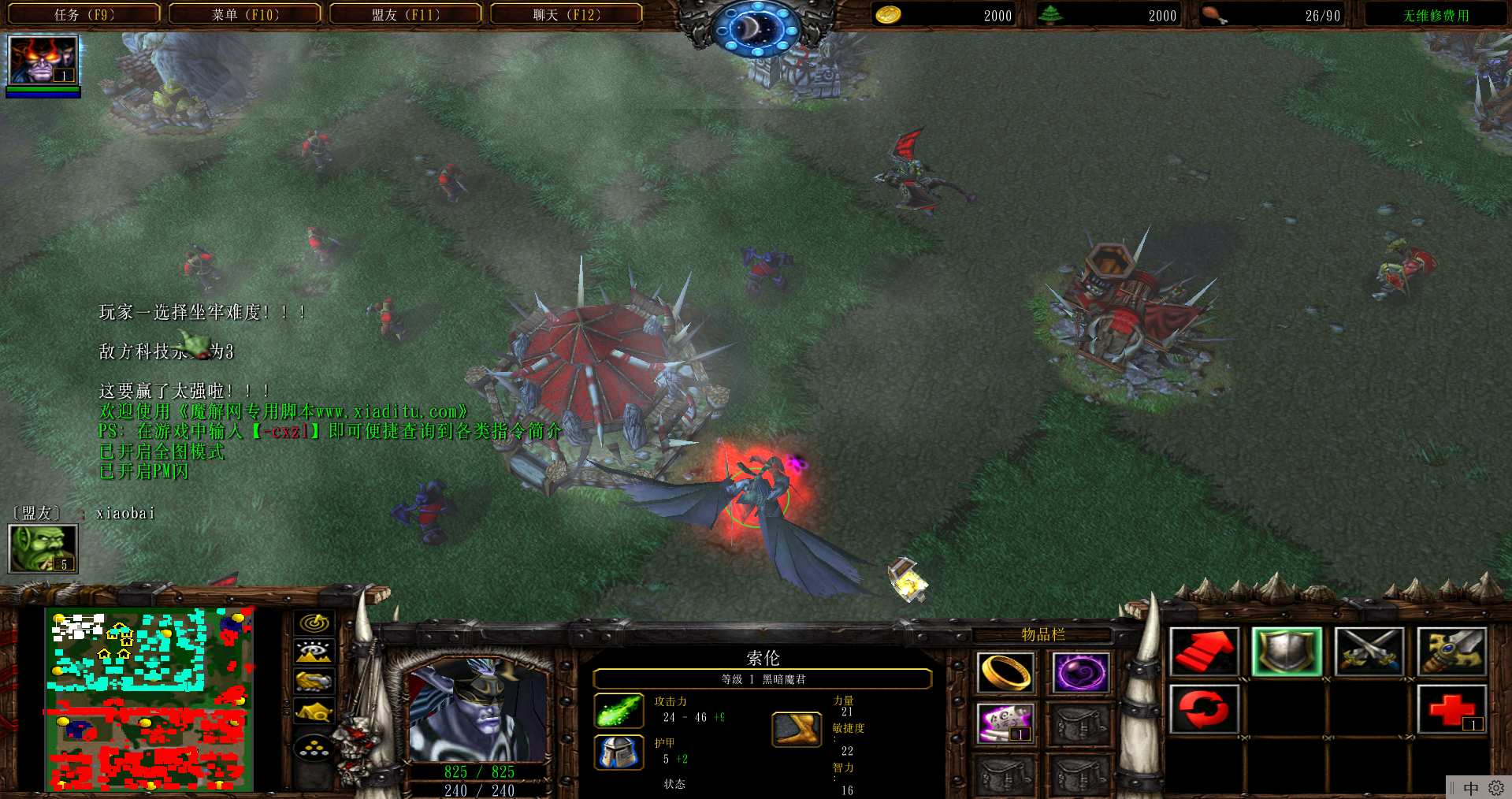Use the glowing scroll inventory item
The width and height of the screenshot is (1512, 799).
point(1005,723)
